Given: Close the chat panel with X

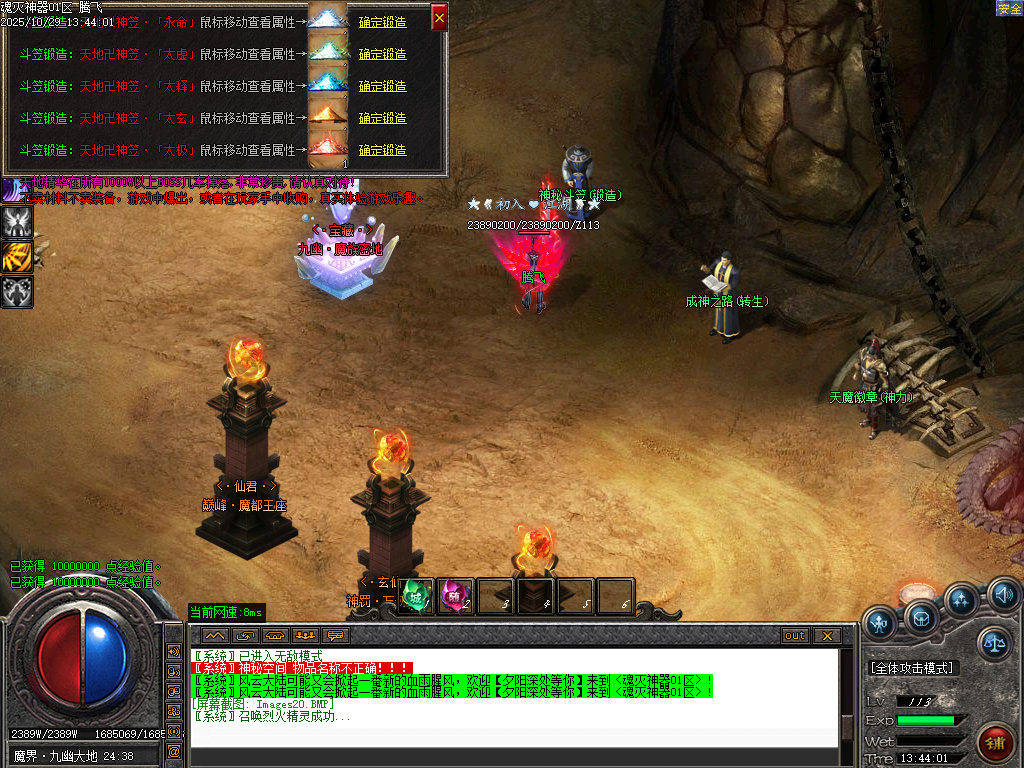Looking at the screenshot, I should 826,635.
